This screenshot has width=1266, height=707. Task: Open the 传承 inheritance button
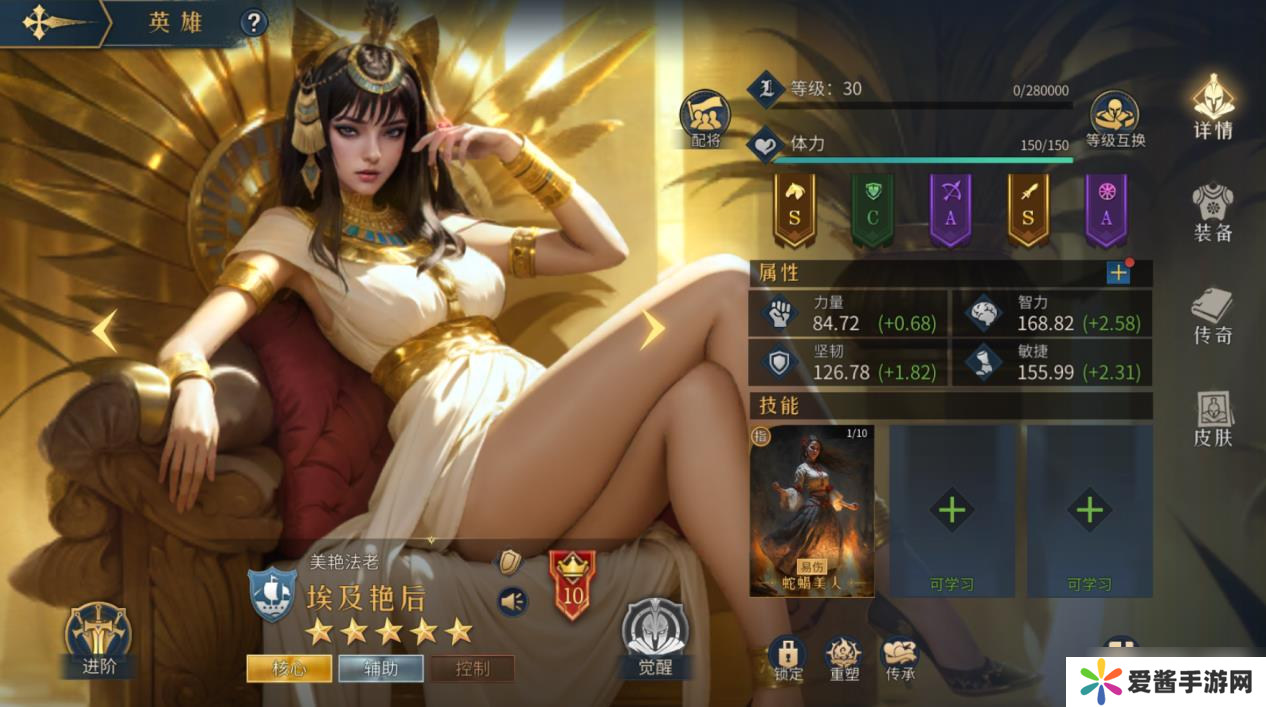tap(899, 658)
